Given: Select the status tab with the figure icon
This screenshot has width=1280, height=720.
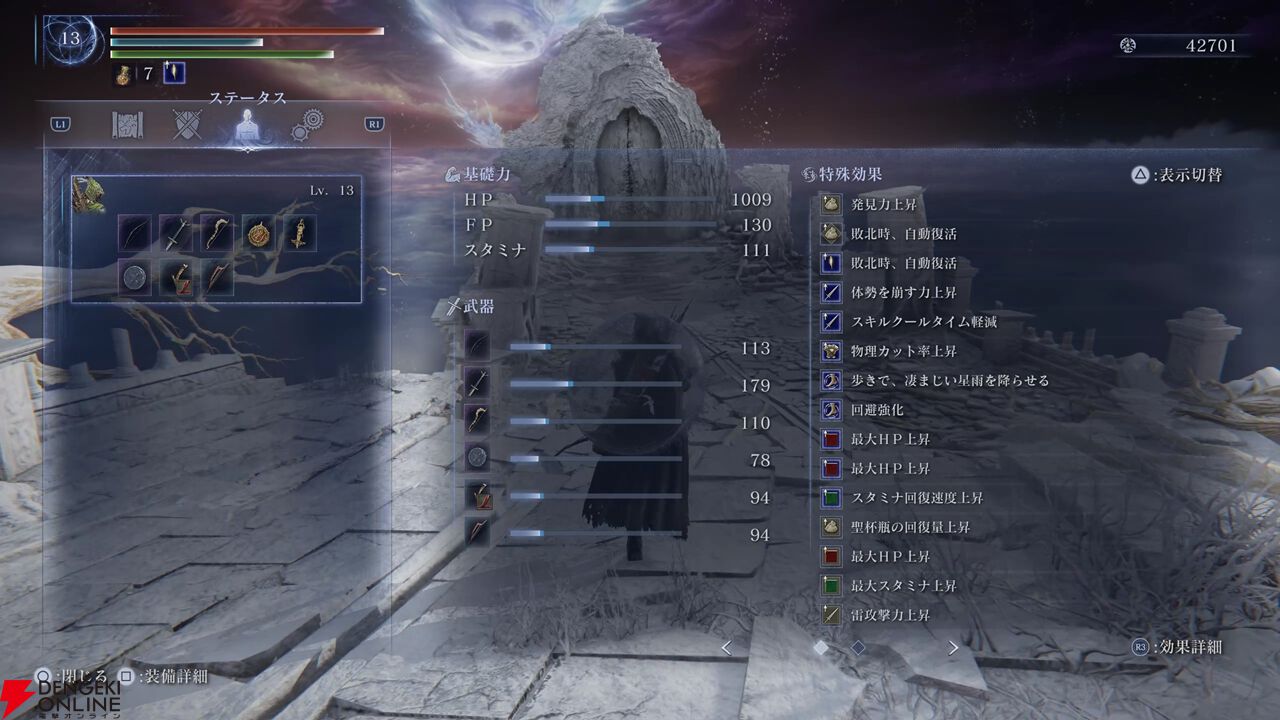Looking at the screenshot, I should (x=246, y=125).
